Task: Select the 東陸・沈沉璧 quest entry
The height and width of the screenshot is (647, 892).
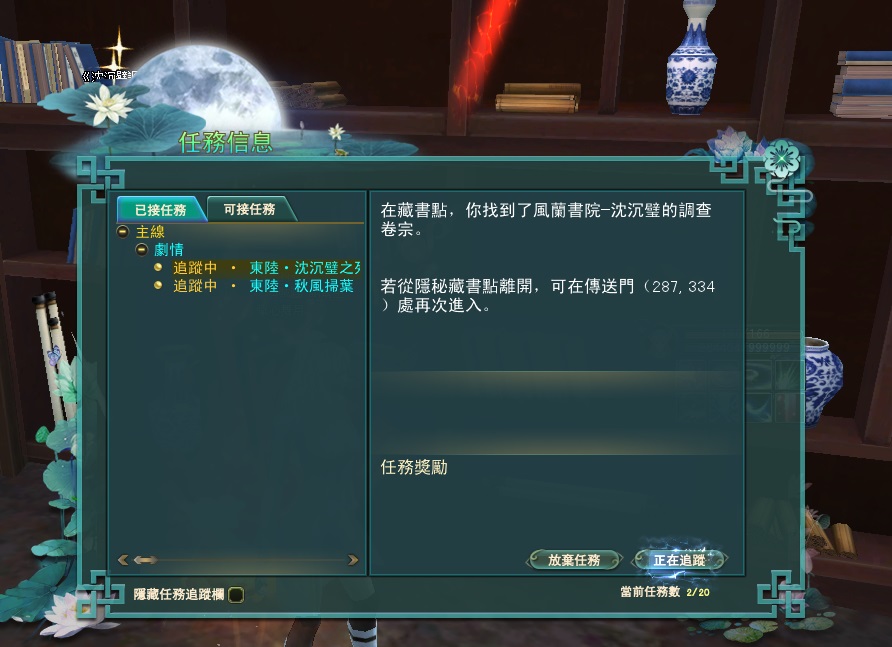Action: [266, 268]
